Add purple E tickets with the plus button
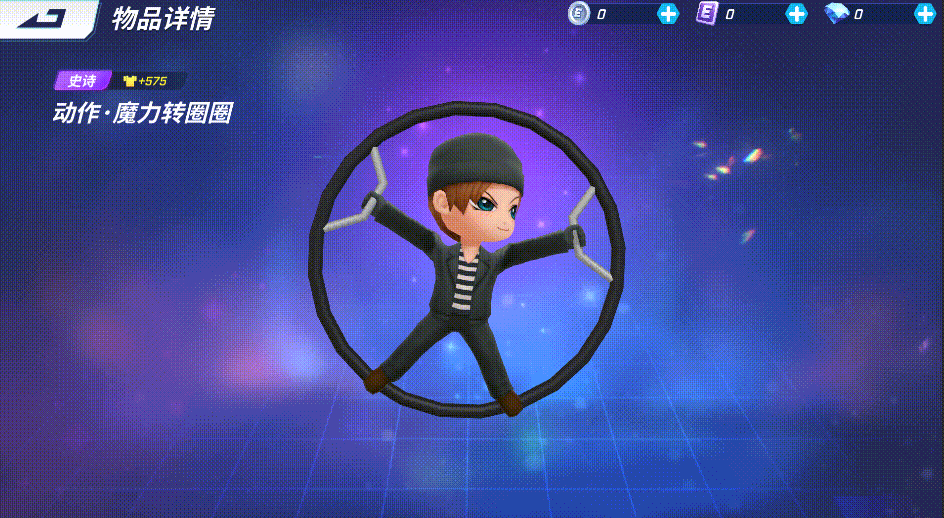Viewport: 944px width, 518px height. coord(796,14)
